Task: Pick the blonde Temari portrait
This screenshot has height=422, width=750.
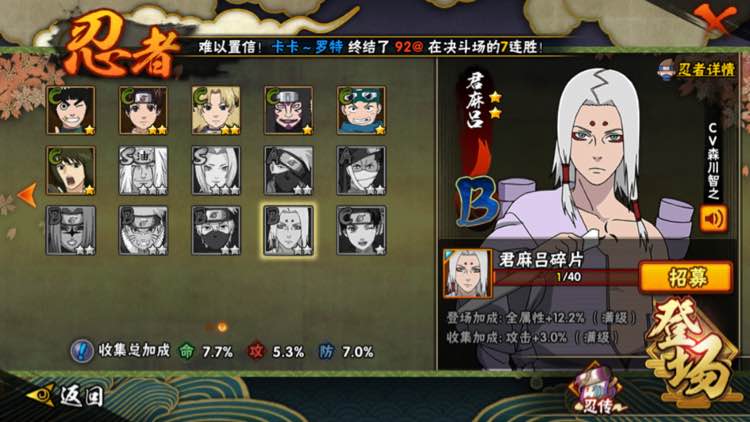Action: pyautogui.click(x=216, y=111)
